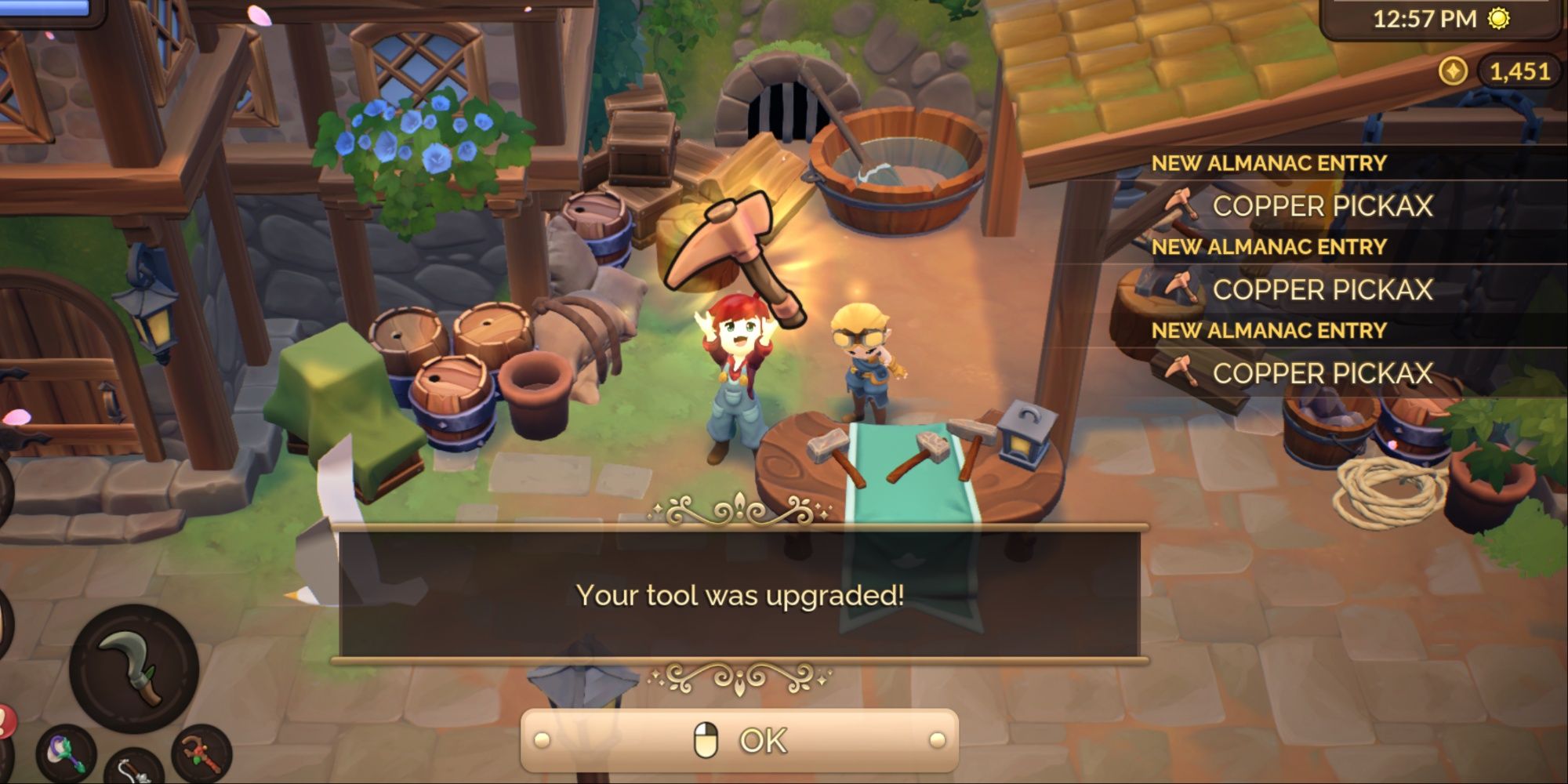Viewport: 1568px width, 784px height.
Task: Click the red exclamation alert badge
Action: click(x=5, y=720)
